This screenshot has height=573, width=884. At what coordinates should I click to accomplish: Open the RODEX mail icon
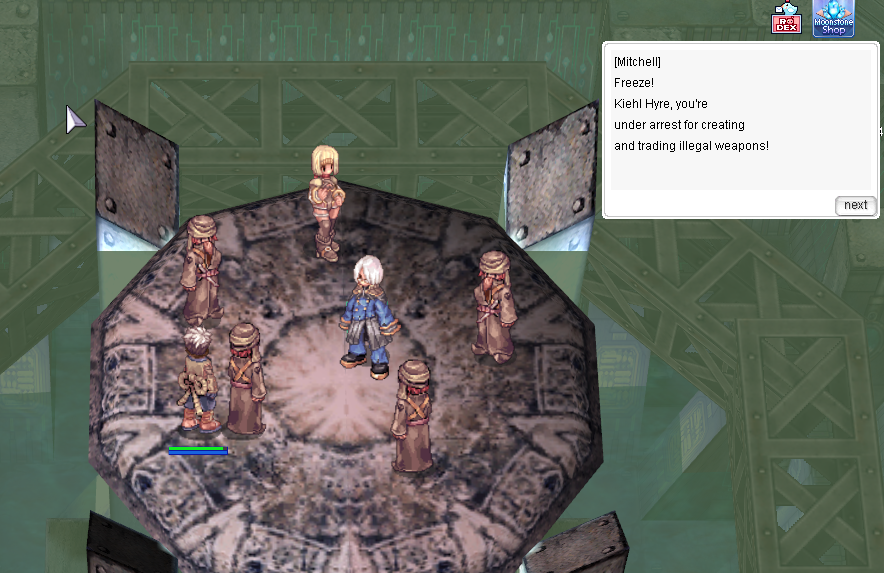(786, 20)
